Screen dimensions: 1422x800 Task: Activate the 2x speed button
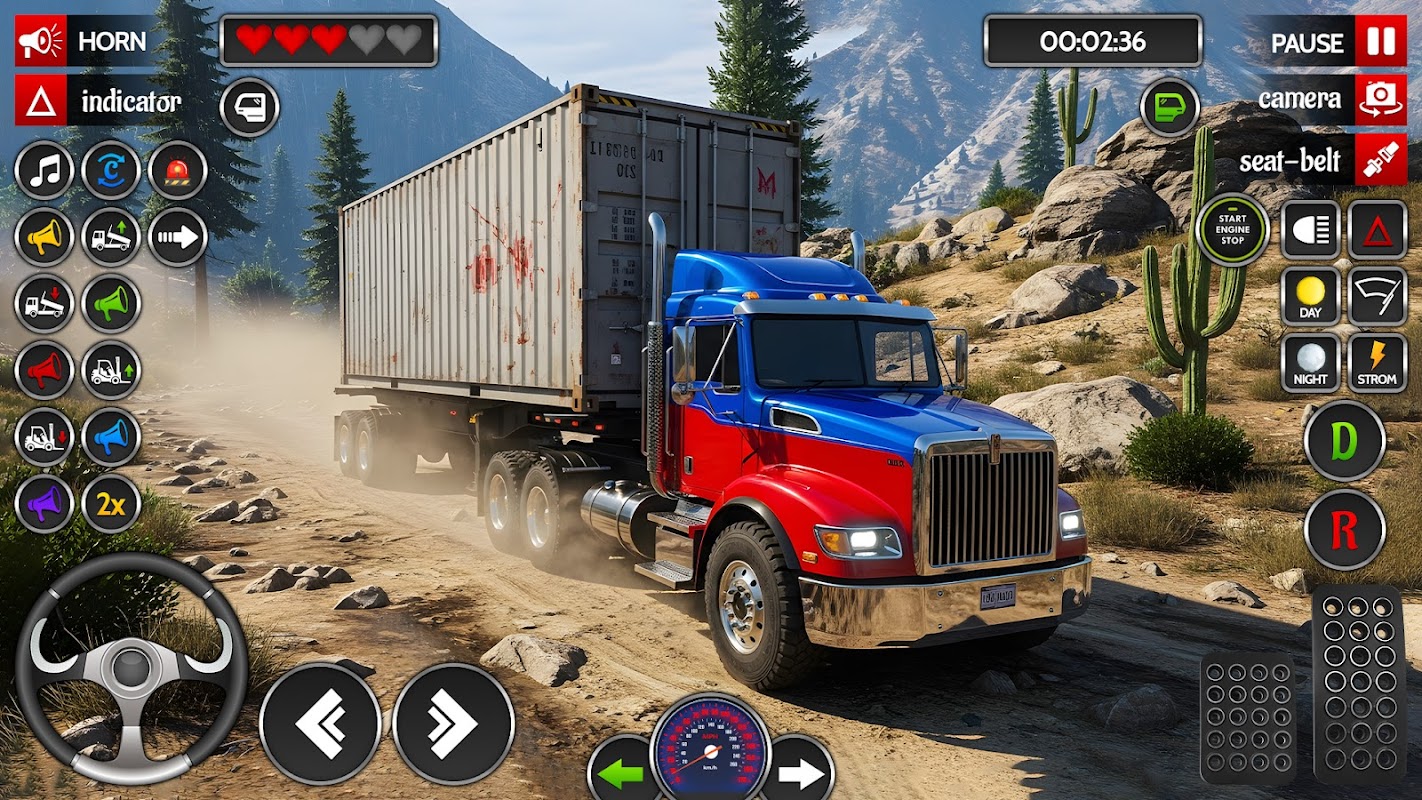click(x=111, y=504)
